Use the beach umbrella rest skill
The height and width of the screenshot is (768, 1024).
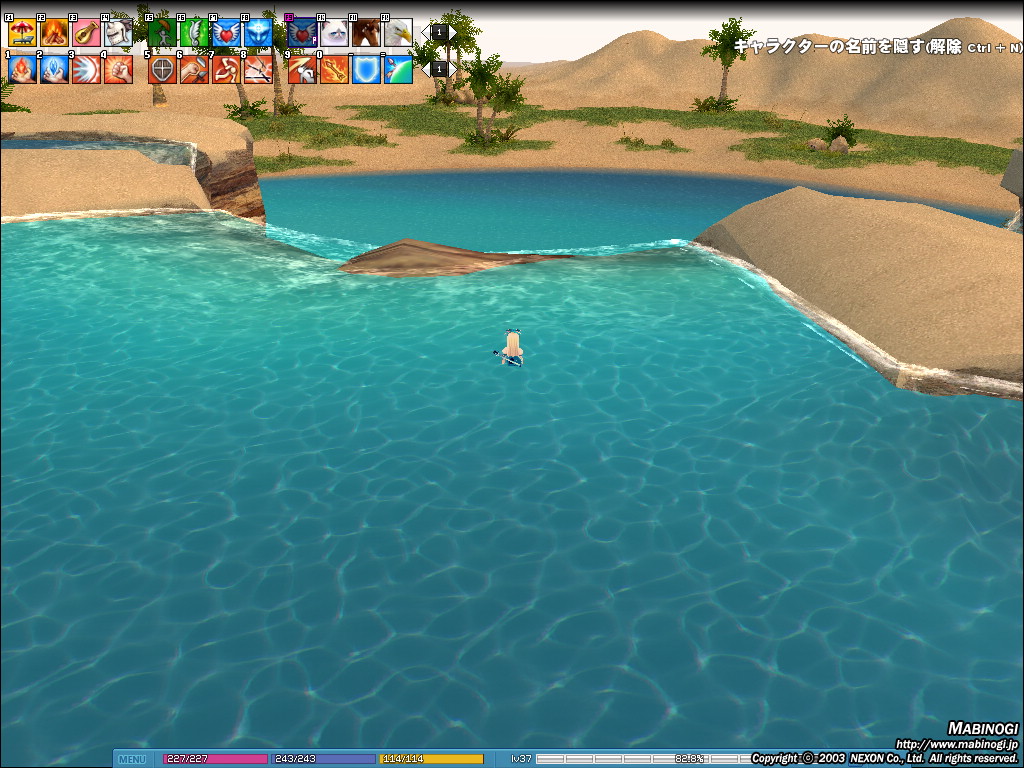point(22,33)
